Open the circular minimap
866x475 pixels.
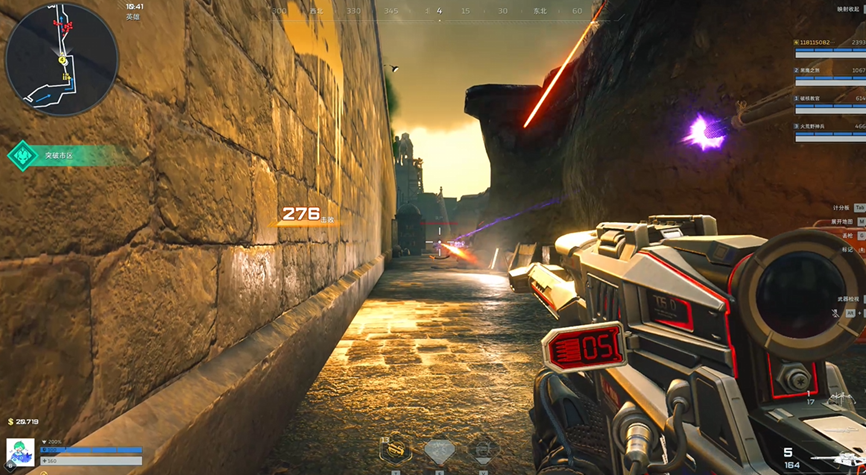61,59
